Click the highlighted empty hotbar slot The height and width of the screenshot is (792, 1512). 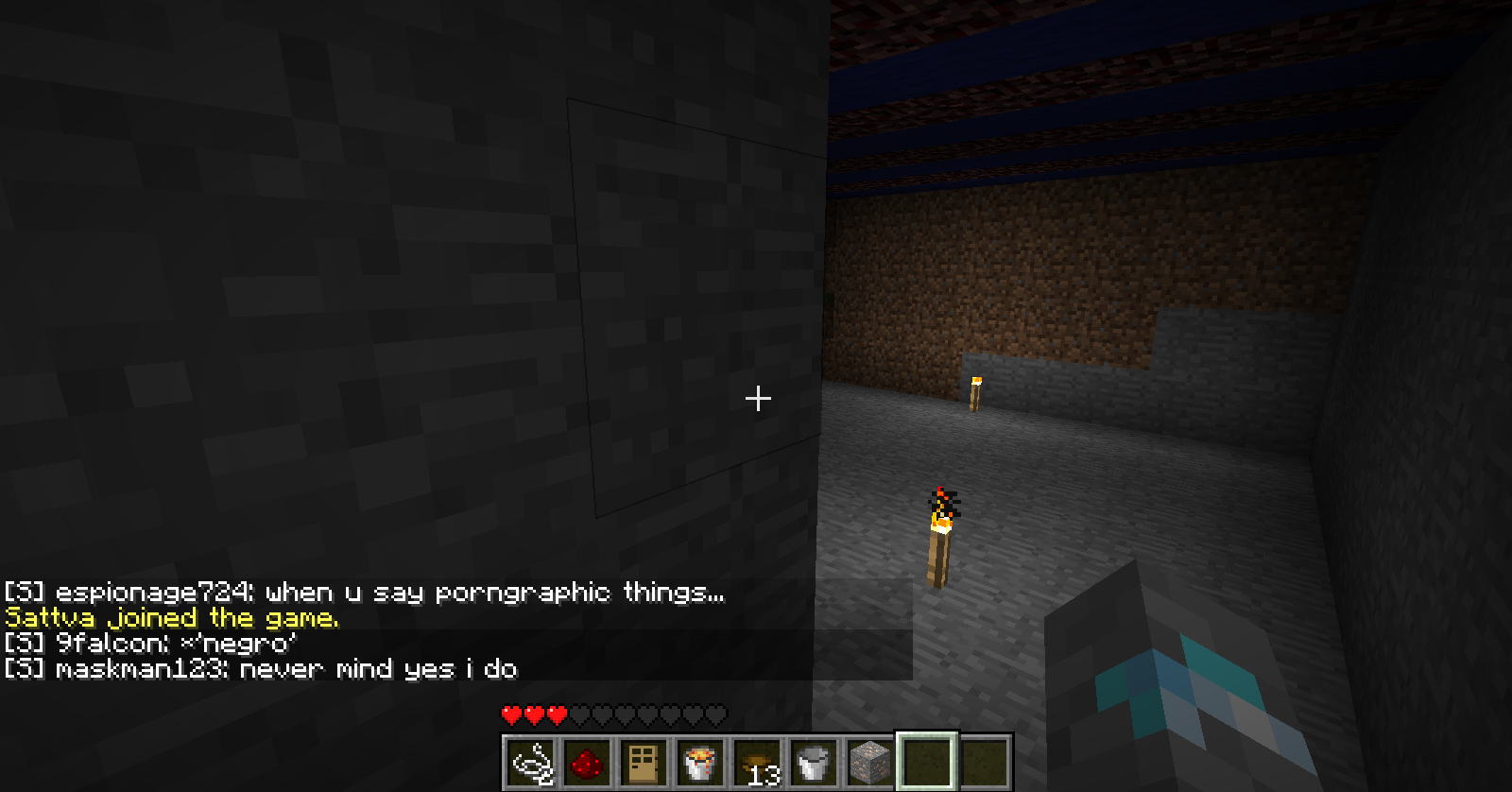pos(926,762)
